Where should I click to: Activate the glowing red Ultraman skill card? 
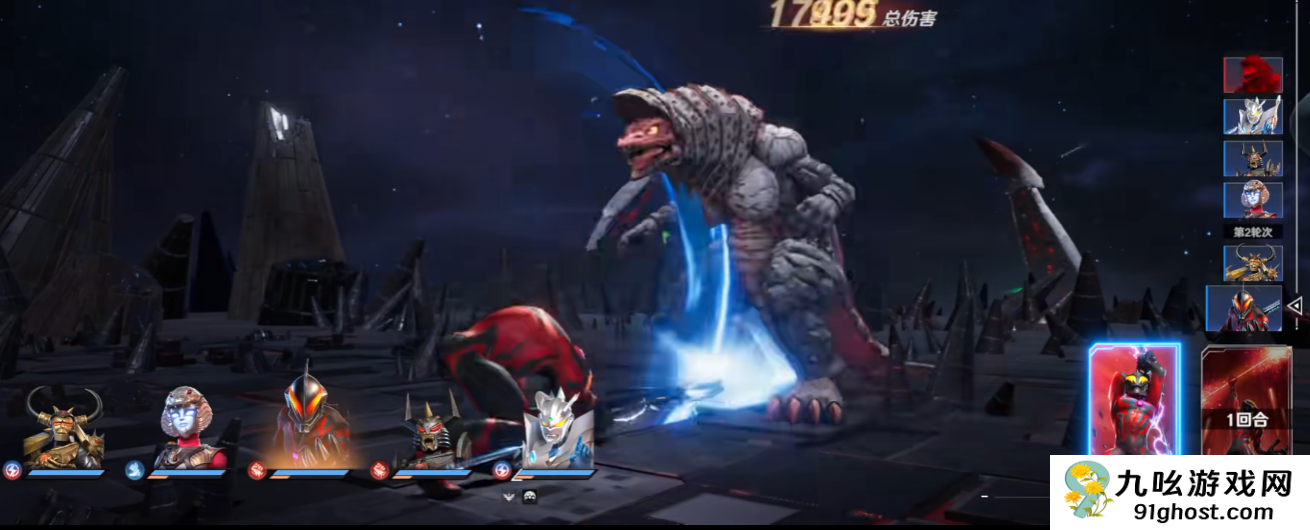(x=1135, y=400)
